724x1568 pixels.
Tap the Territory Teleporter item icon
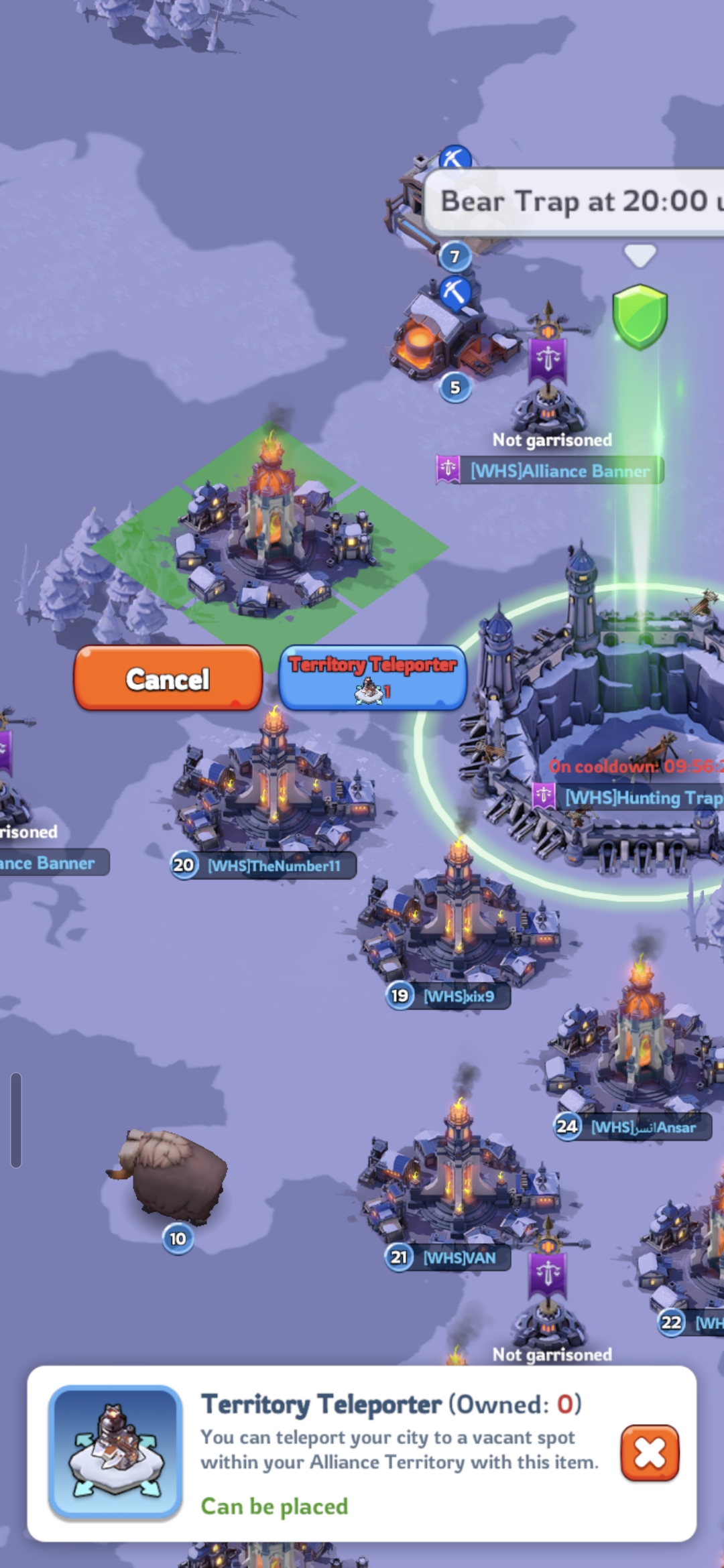click(x=116, y=1451)
